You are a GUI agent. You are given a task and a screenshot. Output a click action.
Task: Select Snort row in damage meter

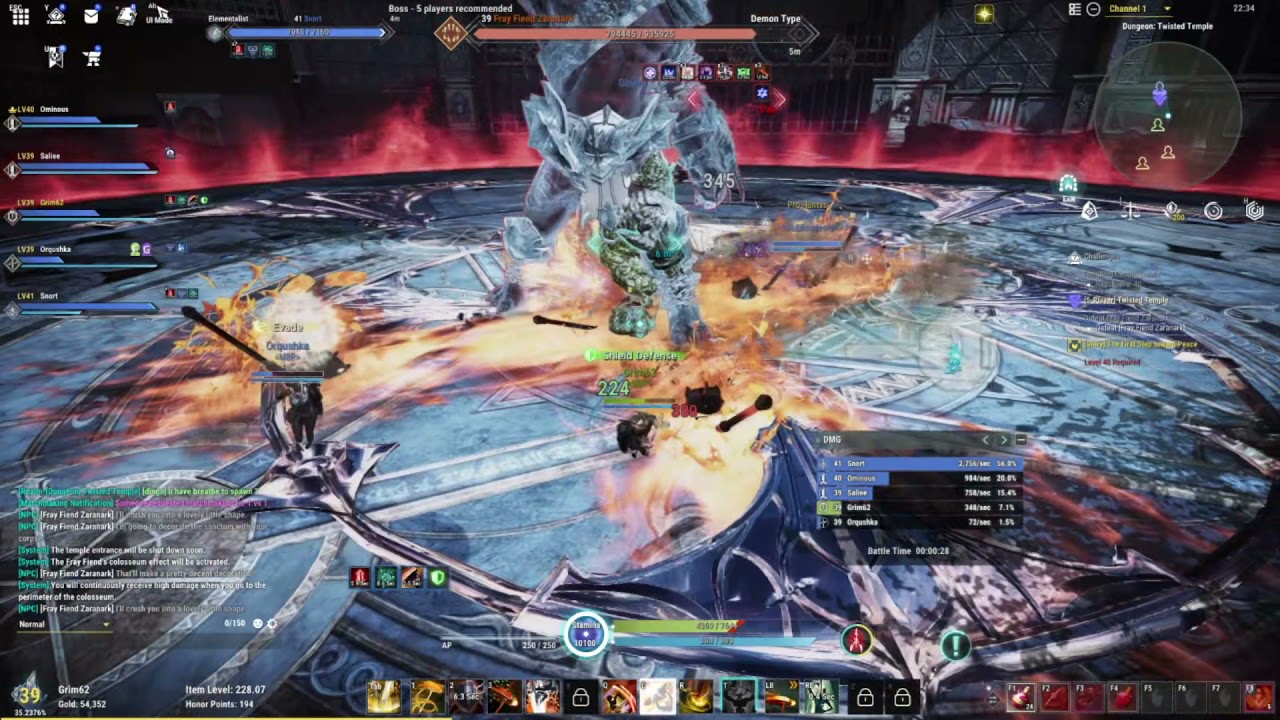coord(918,464)
